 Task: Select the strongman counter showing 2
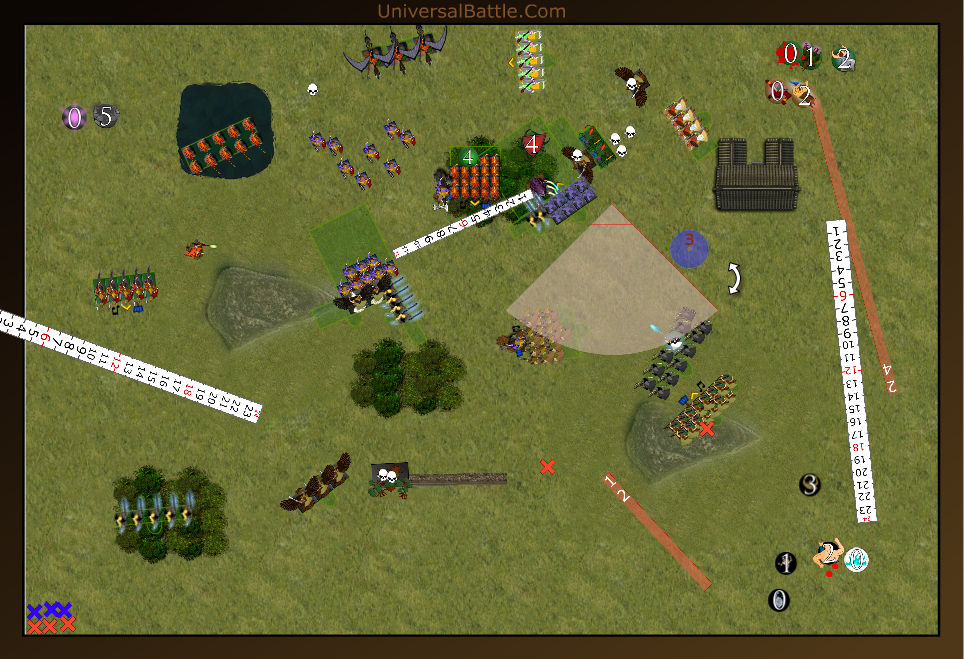coord(828,555)
